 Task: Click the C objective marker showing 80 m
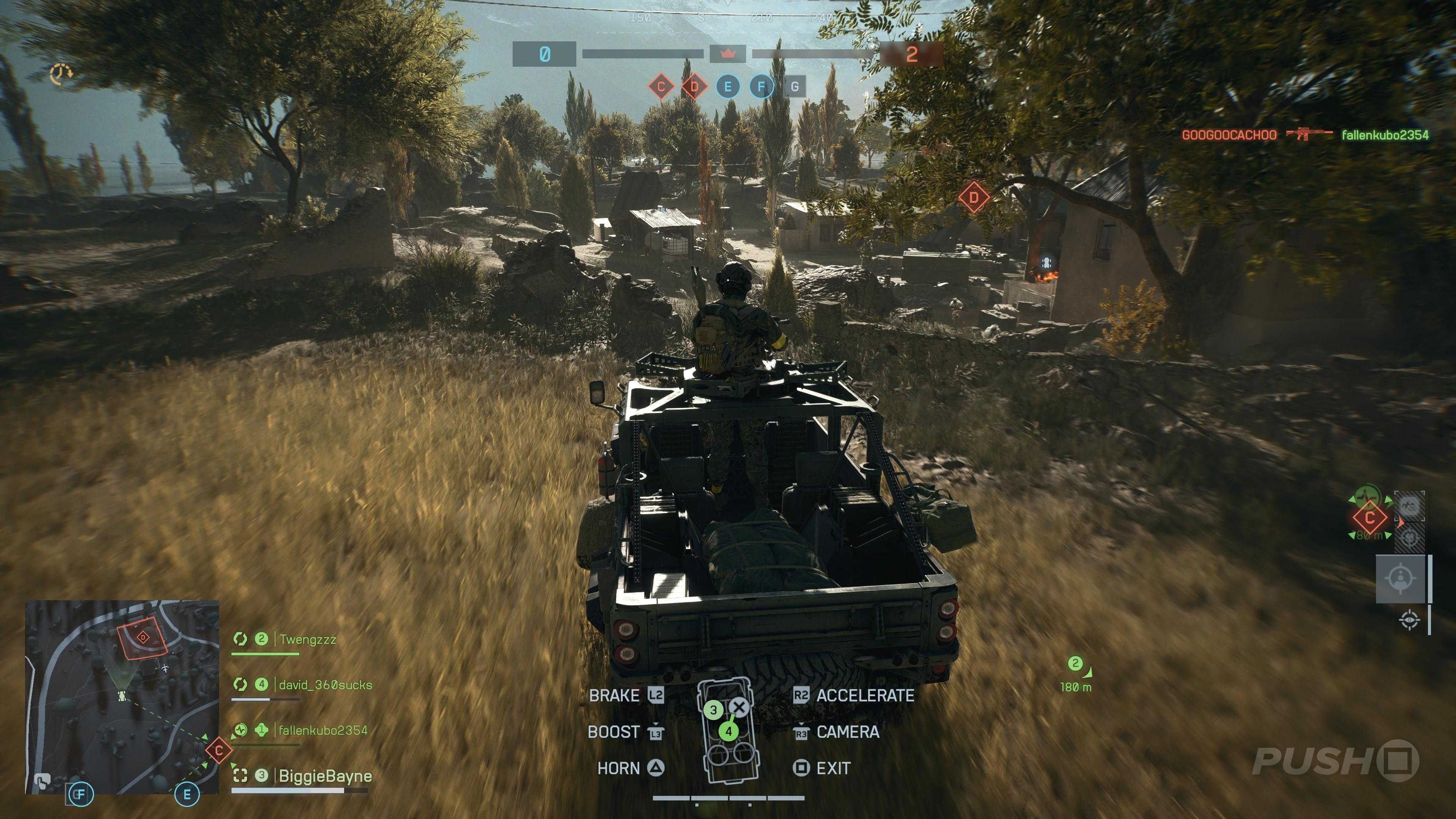pyautogui.click(x=1370, y=518)
